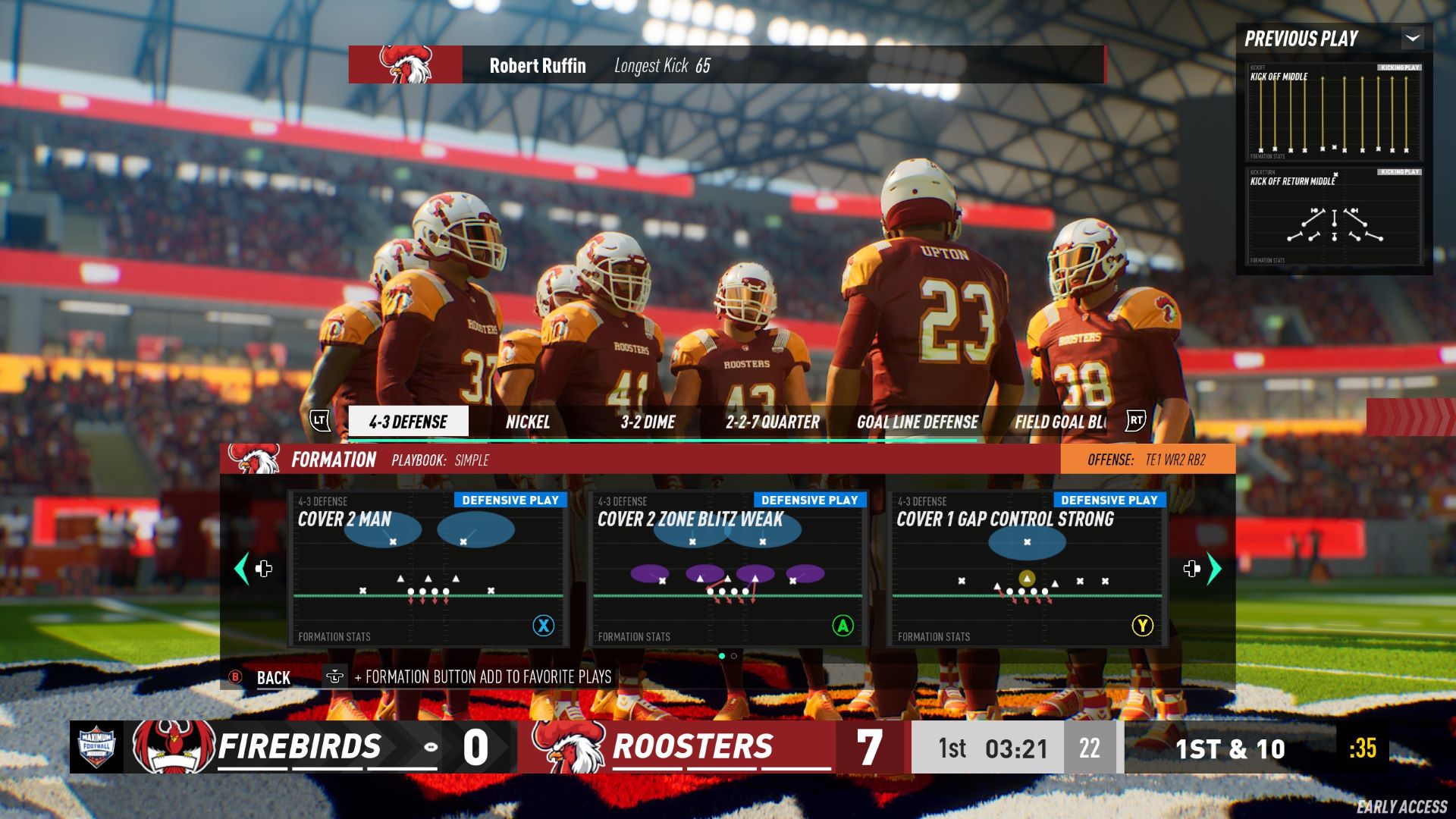View the Kick Off Middle previous play
Image resolution: width=1456 pixels, height=819 pixels.
(1334, 112)
